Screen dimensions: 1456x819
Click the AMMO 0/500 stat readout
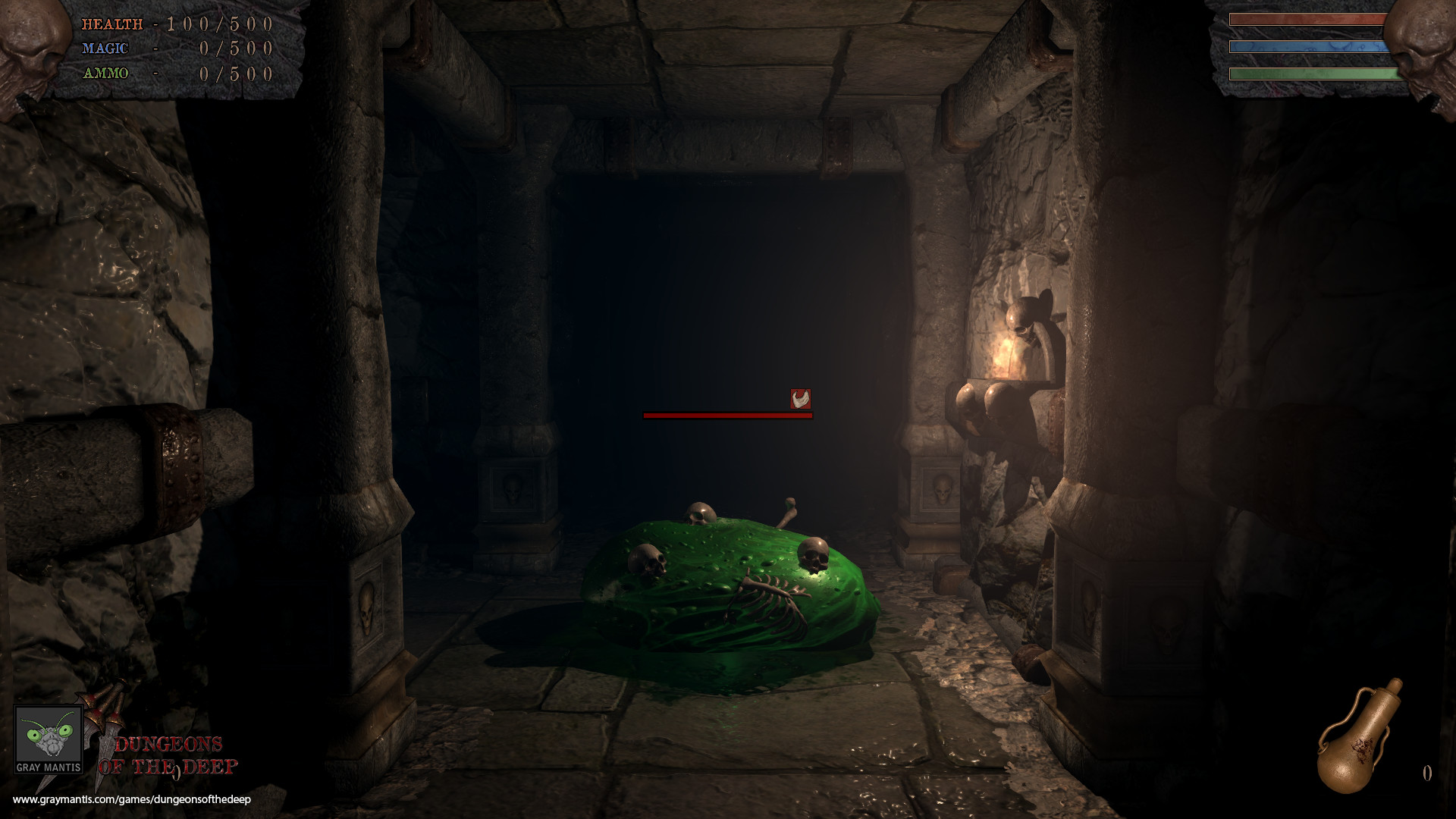pyautogui.click(x=174, y=74)
